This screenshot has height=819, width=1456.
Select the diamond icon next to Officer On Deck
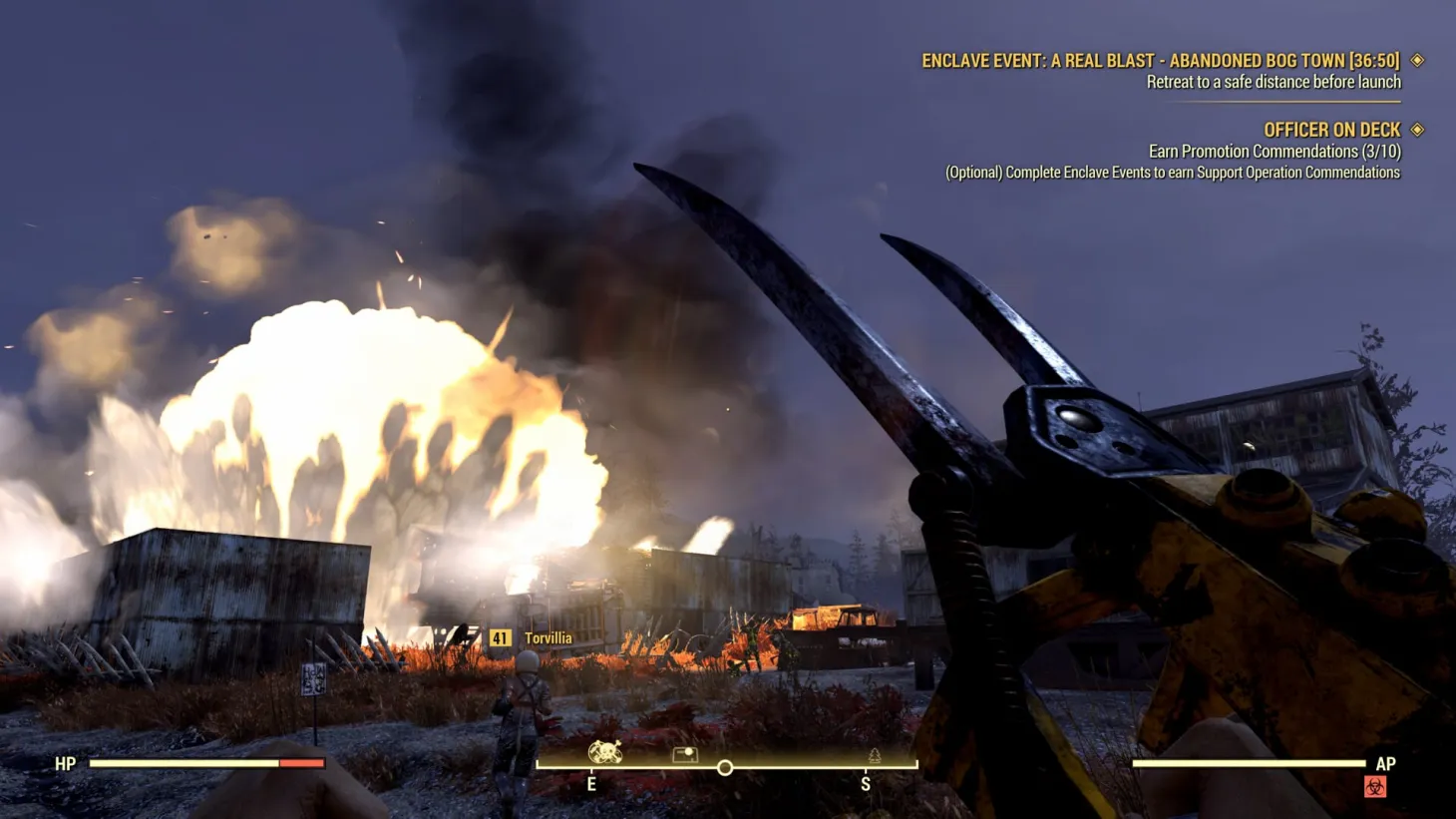click(x=1417, y=130)
